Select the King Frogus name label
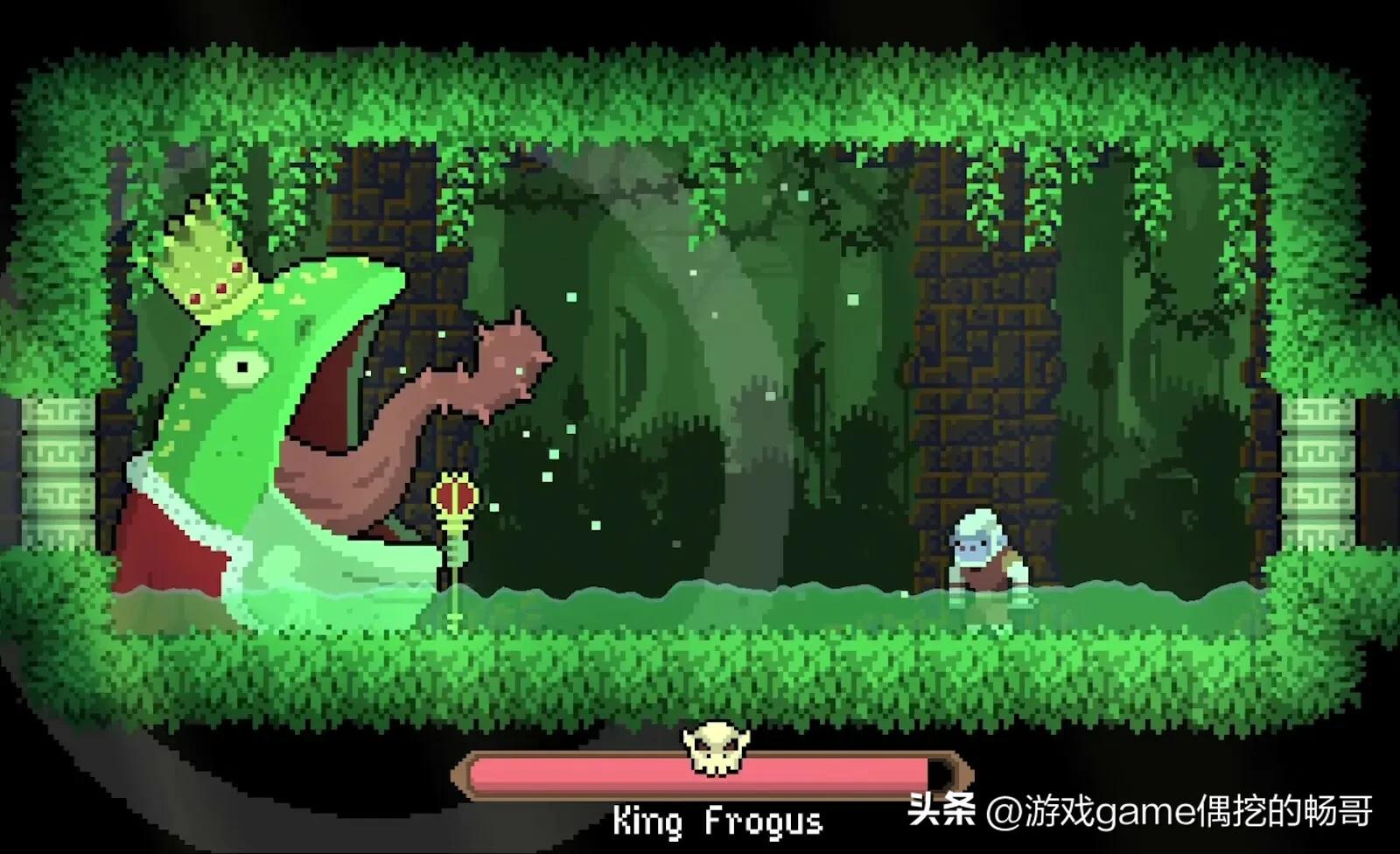This screenshot has height=854, width=1400. 717,821
